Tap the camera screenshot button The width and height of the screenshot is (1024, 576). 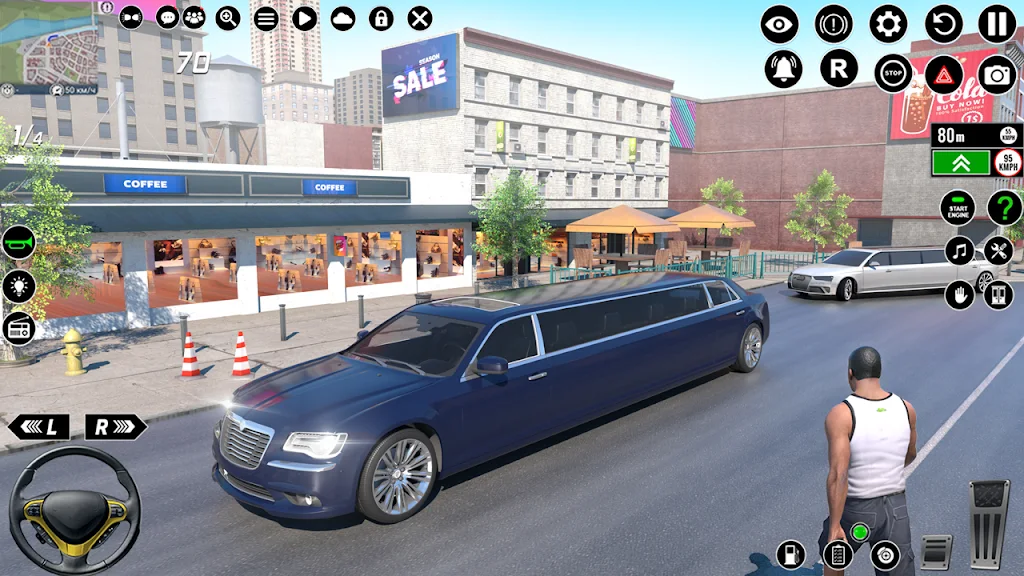tap(996, 73)
